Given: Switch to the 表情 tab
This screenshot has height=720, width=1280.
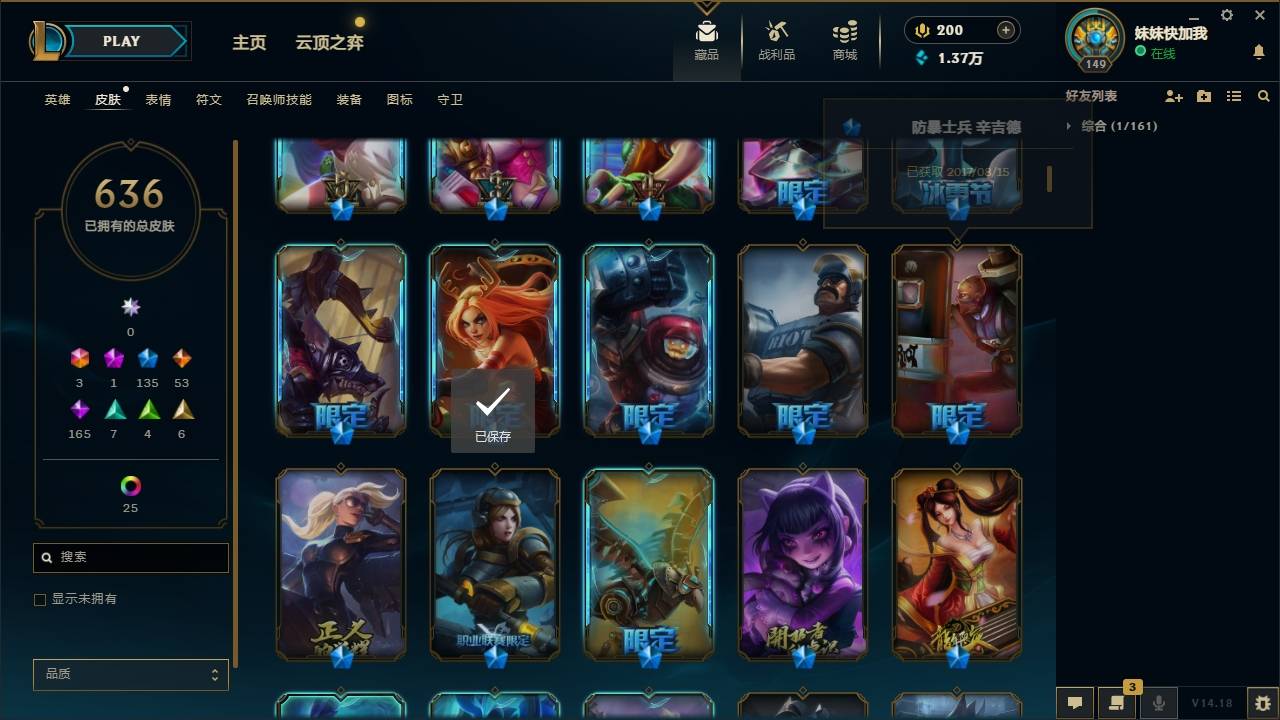Looking at the screenshot, I should pyautogui.click(x=159, y=99).
